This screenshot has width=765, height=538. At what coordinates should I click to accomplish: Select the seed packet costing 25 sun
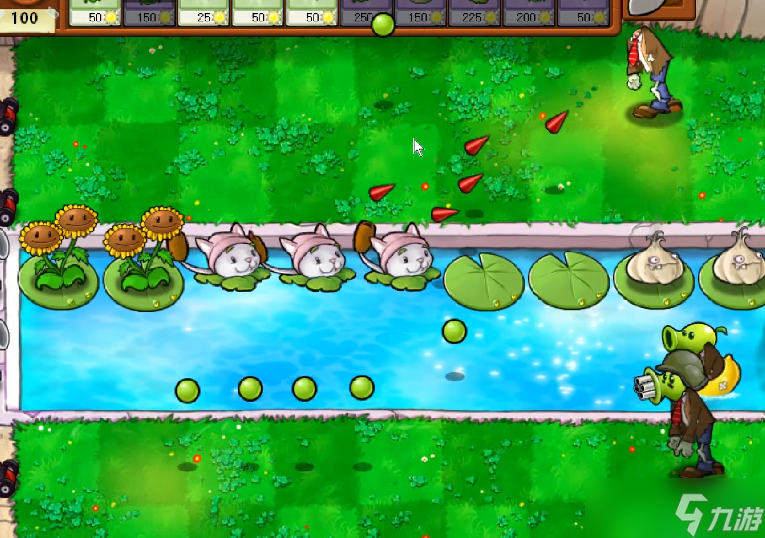[x=204, y=12]
